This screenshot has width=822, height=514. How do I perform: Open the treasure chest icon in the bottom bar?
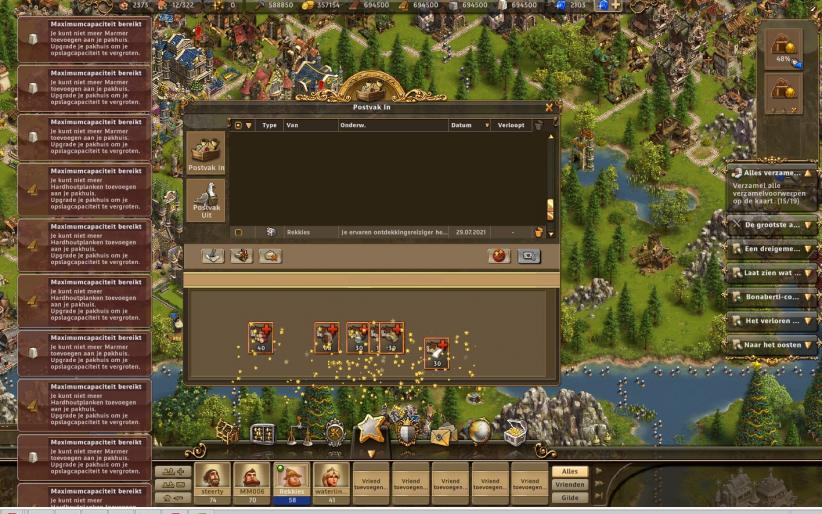pos(514,434)
